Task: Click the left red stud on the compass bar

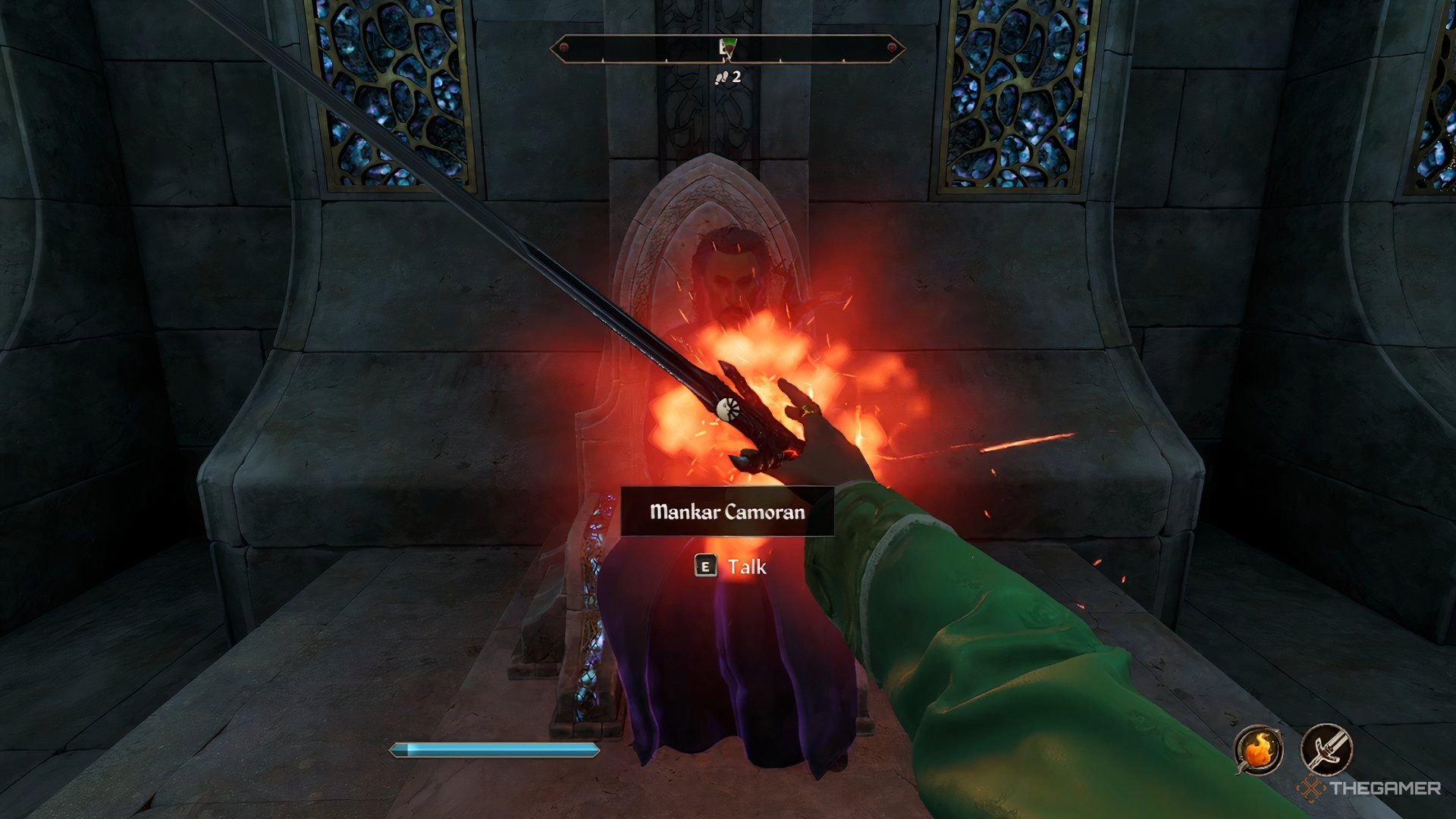Action: click(x=563, y=47)
